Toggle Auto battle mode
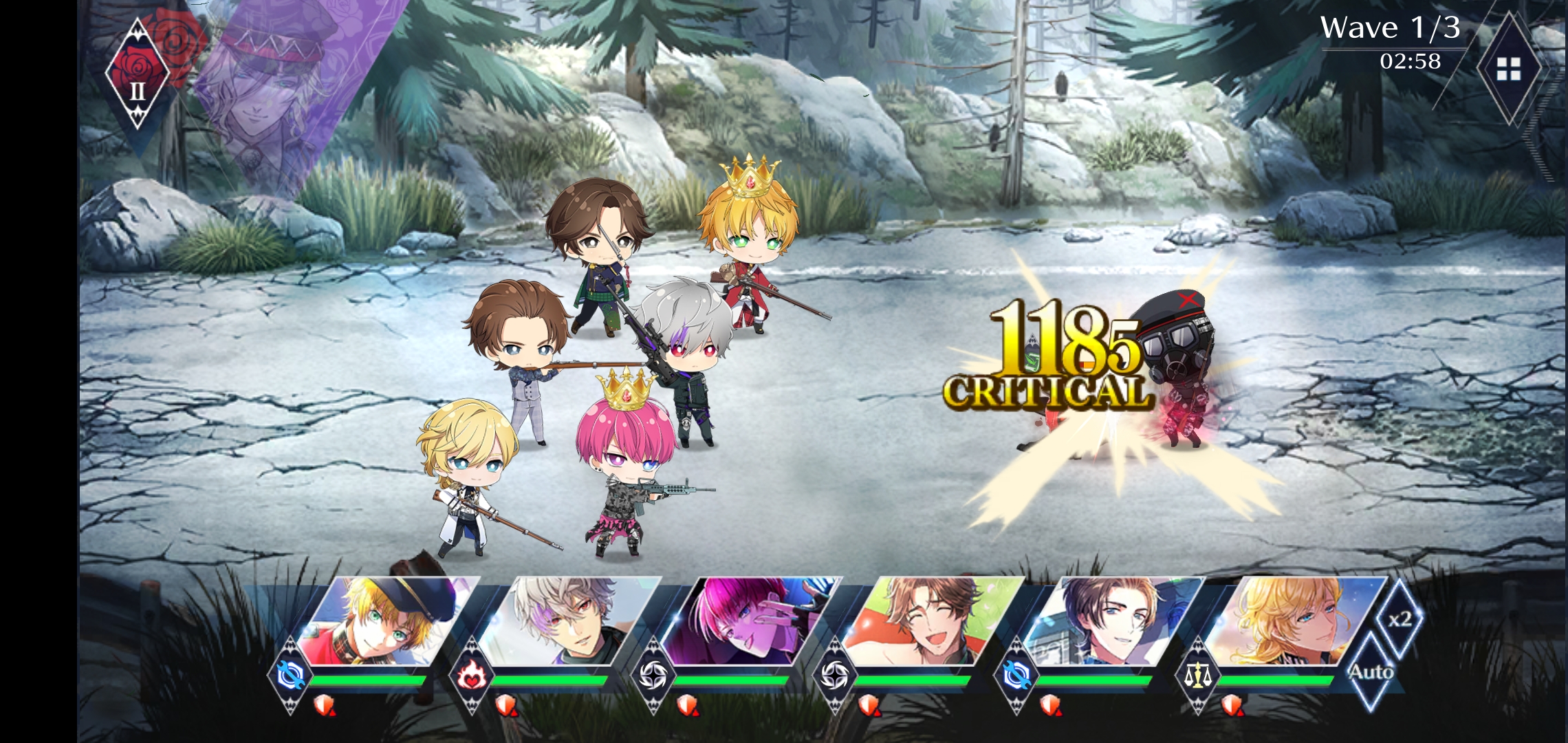Screen dimensions: 1568x743 click(x=1371, y=672)
